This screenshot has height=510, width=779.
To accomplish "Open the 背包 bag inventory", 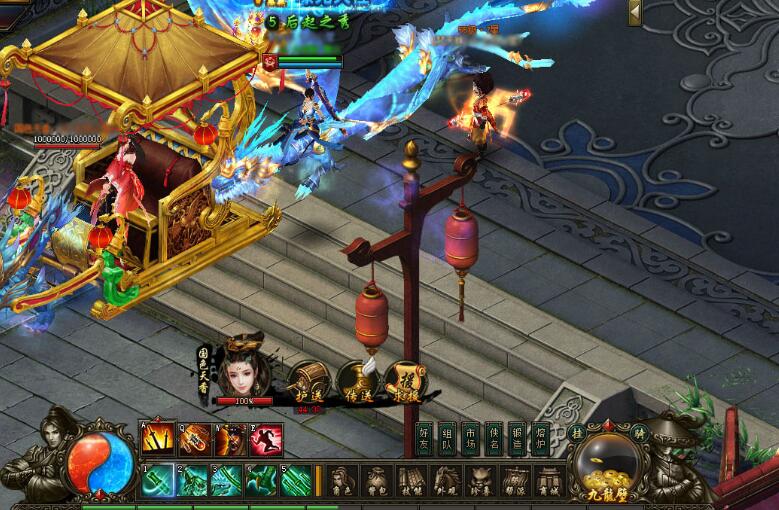I will pyautogui.click(x=376, y=480).
